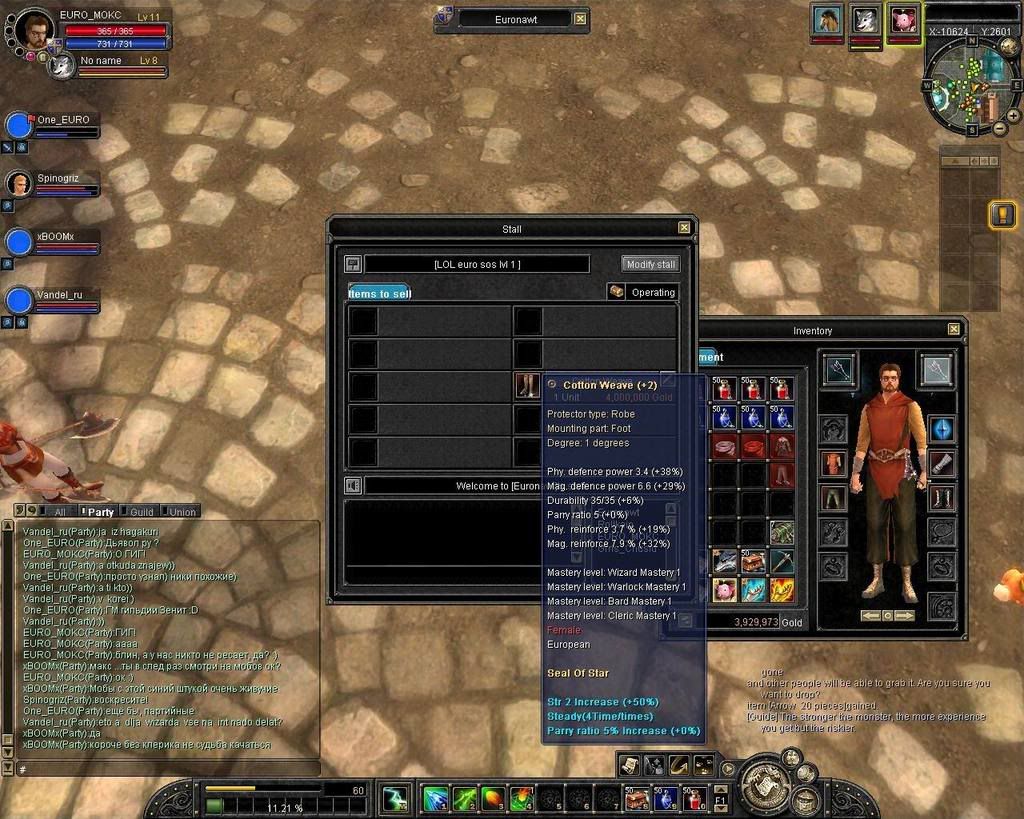Use the treasure chest item in hotbar slot 8
Screen dimensions: 1024x819
[x=637, y=798]
